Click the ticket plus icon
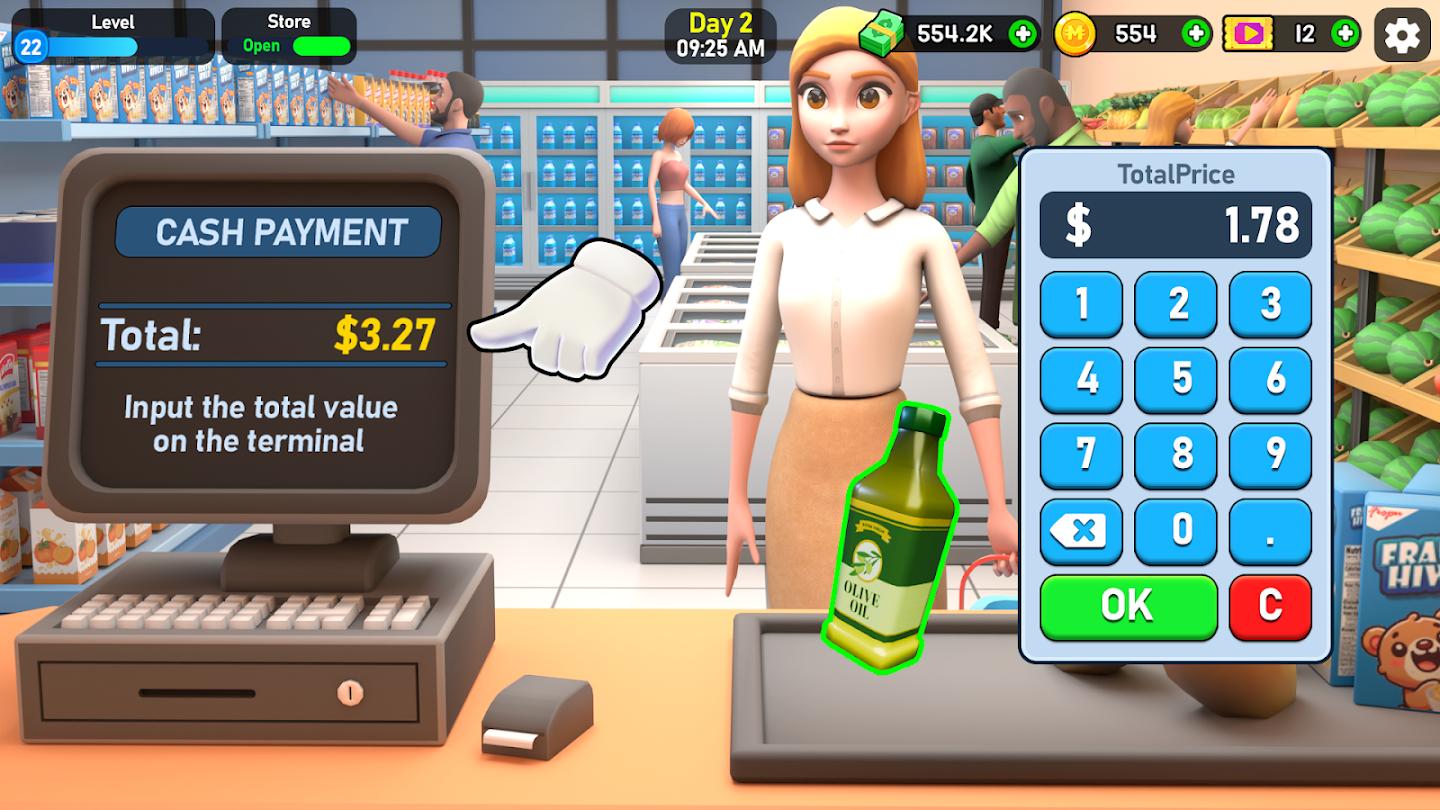The image size is (1440, 810). pyautogui.click(x=1345, y=32)
